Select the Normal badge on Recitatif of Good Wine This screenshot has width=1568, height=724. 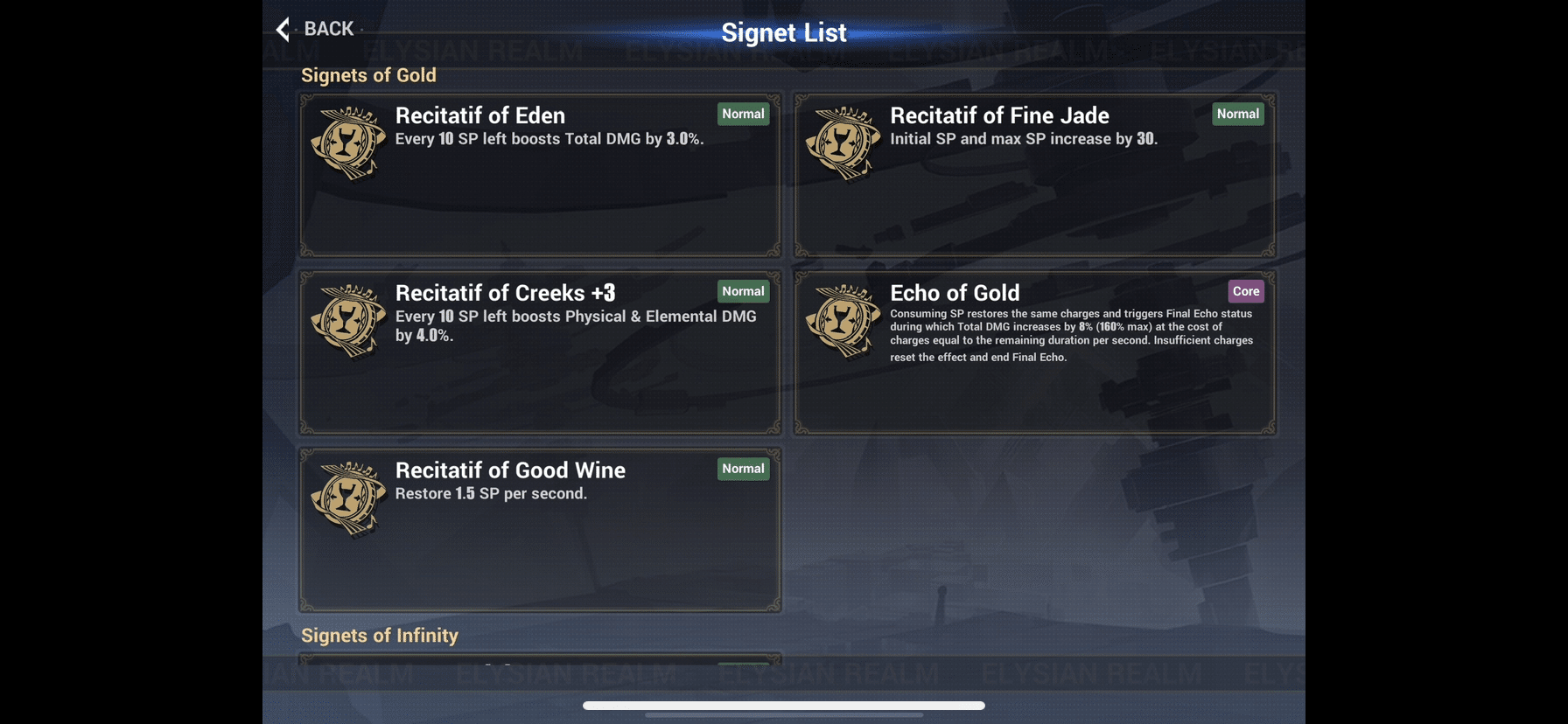click(743, 469)
